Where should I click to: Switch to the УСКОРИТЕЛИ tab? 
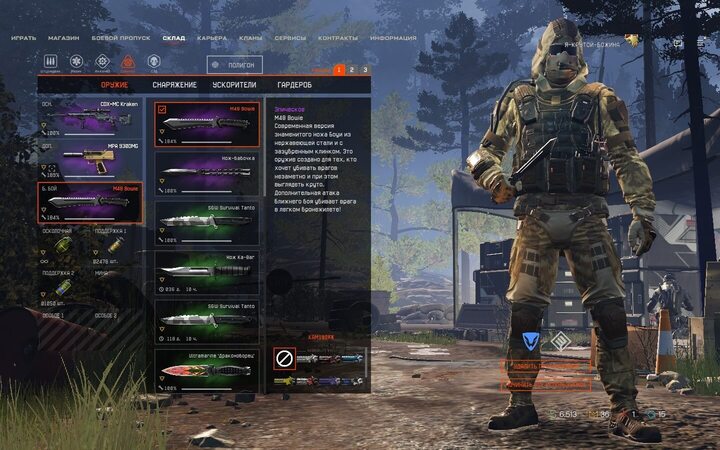click(x=234, y=85)
